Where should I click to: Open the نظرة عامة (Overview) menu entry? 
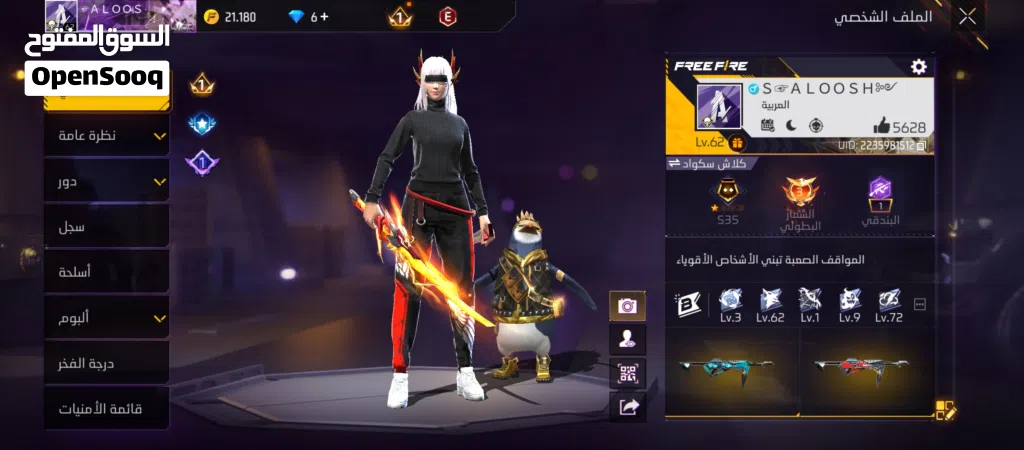pyautogui.click(x=106, y=135)
